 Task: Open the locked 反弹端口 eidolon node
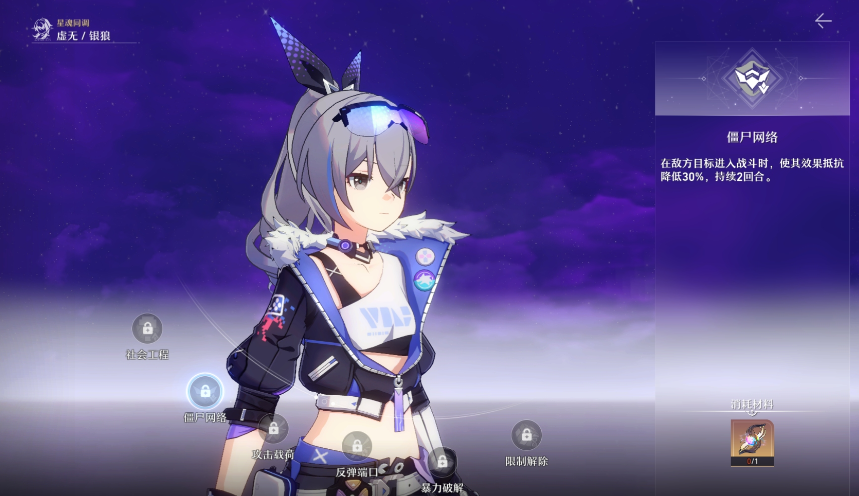coord(356,446)
